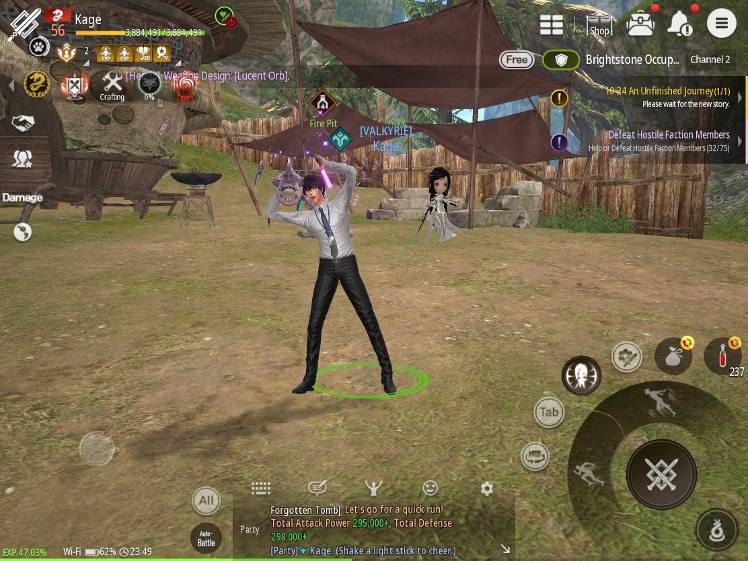748x561 pixels.
Task: Open the emoji emote picker
Action: tap(430, 488)
